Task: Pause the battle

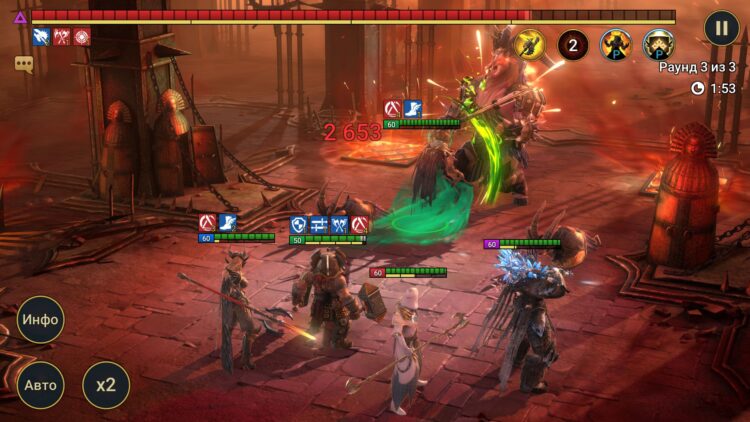Action: click(x=721, y=27)
